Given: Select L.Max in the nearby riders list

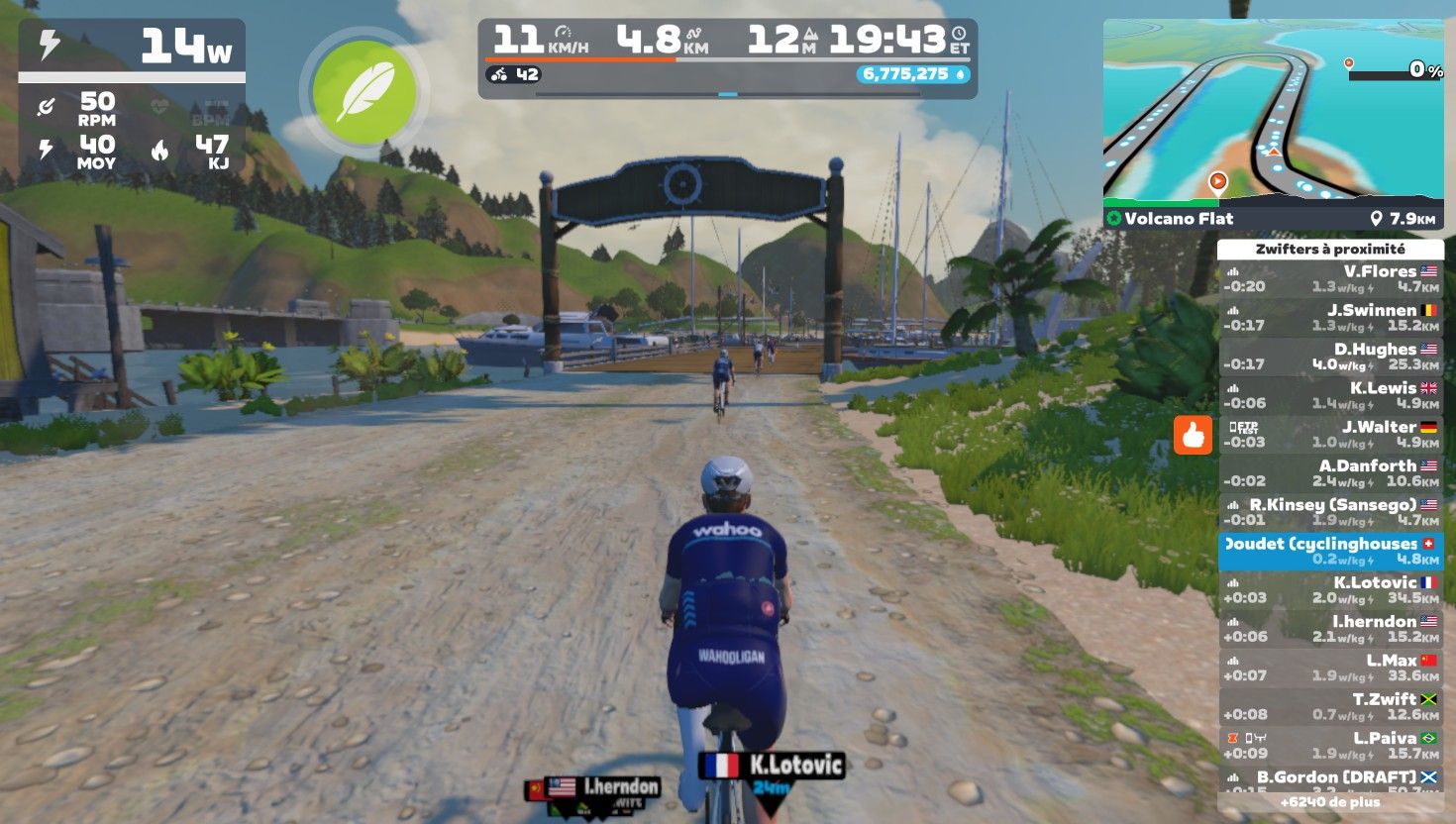Looking at the screenshot, I should coord(1330,668).
